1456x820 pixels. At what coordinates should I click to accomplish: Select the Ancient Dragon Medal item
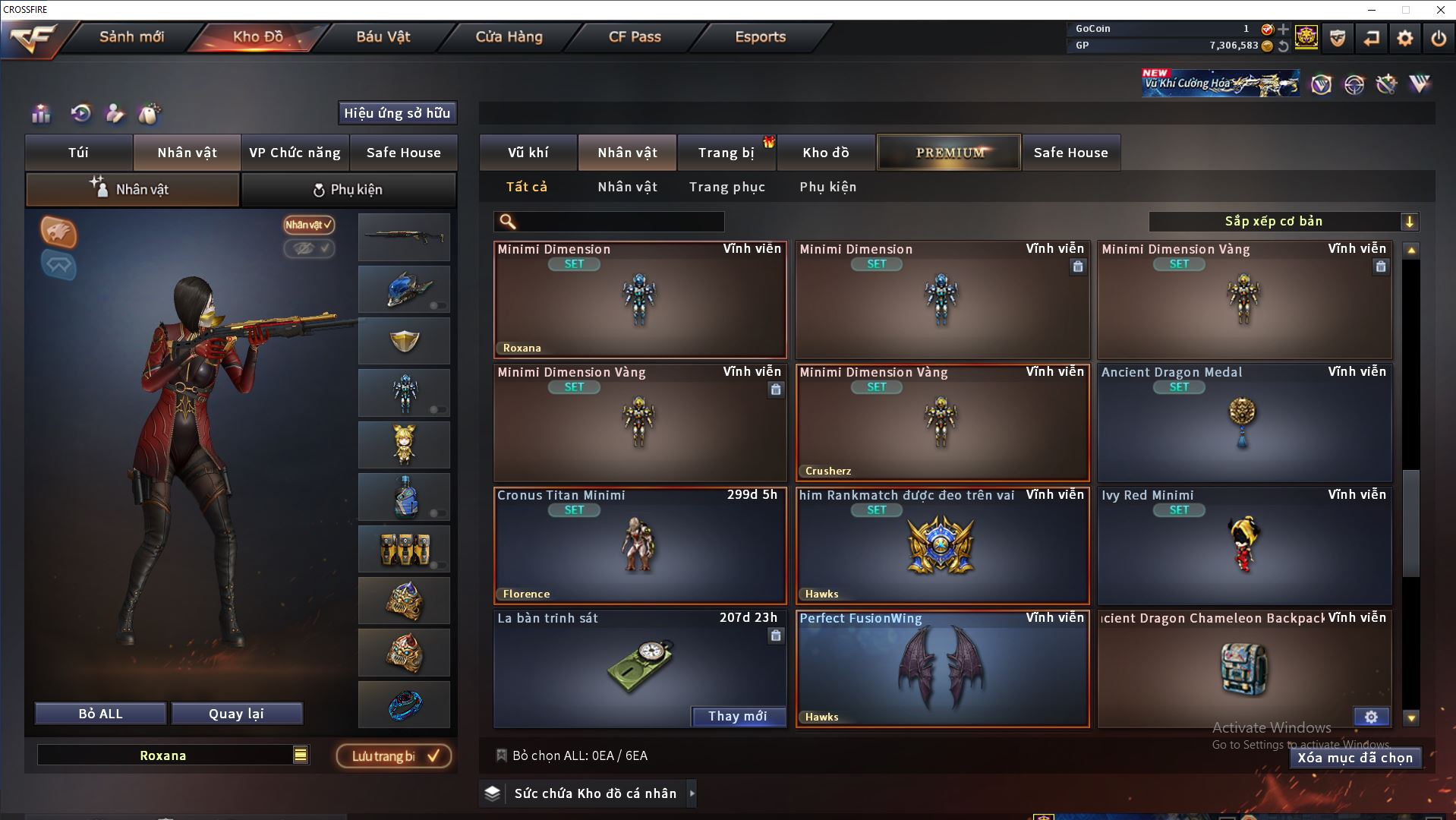[x=1244, y=423]
